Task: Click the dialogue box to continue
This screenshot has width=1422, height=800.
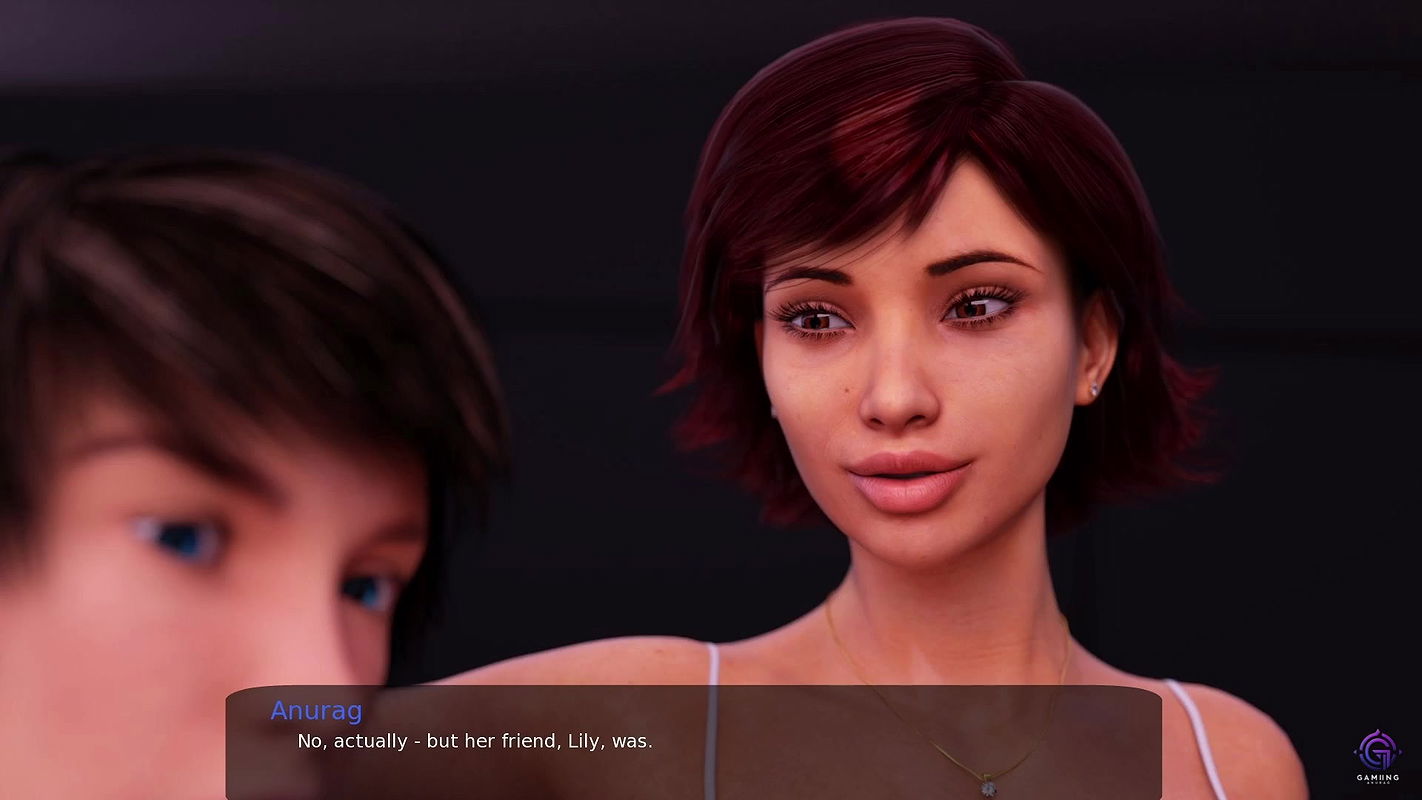Action: [693, 742]
